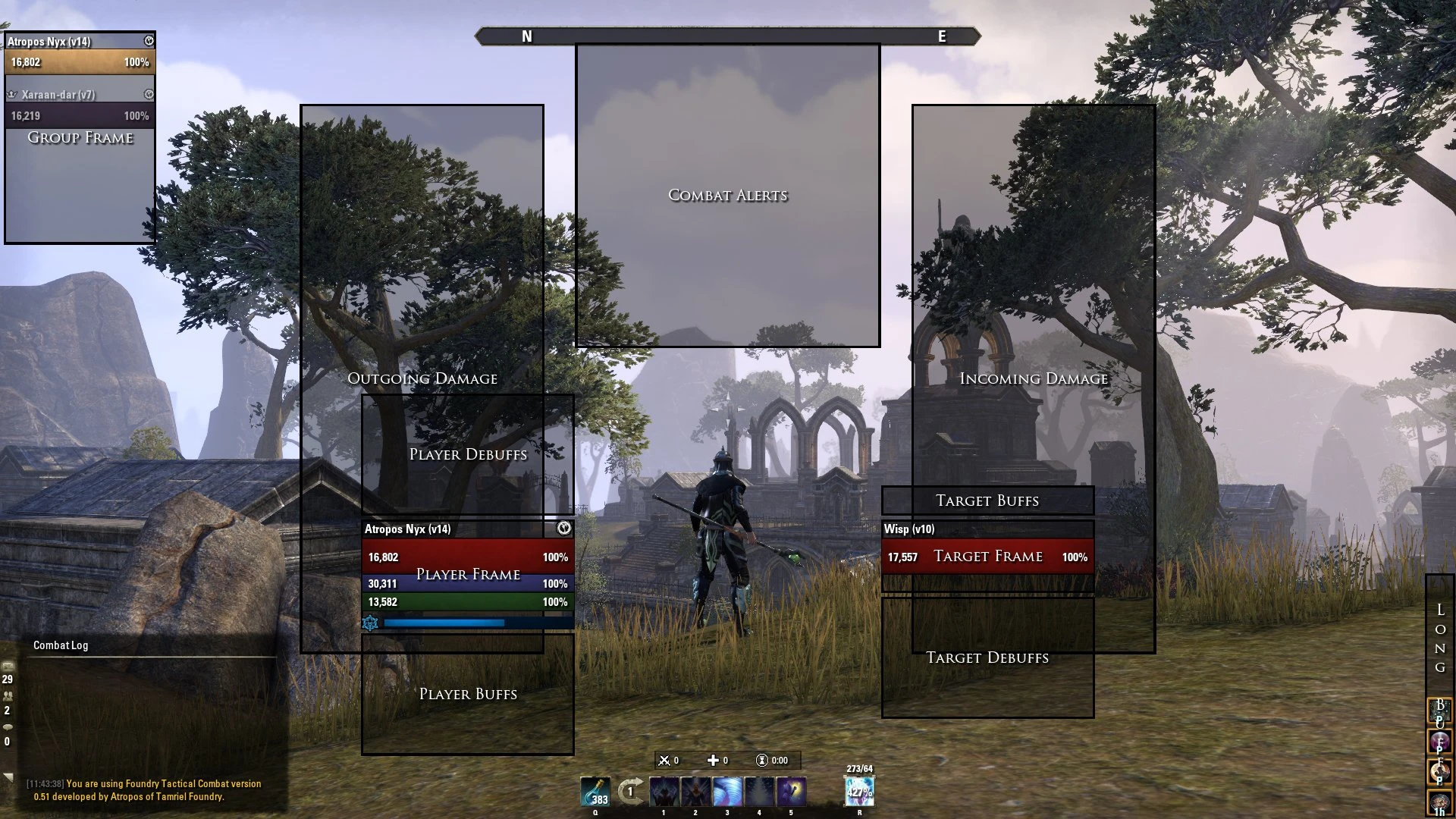This screenshot has height=819, width=1456.
Task: Toggle the chat bubble icon in the sidebar
Action: pyautogui.click(x=8, y=728)
